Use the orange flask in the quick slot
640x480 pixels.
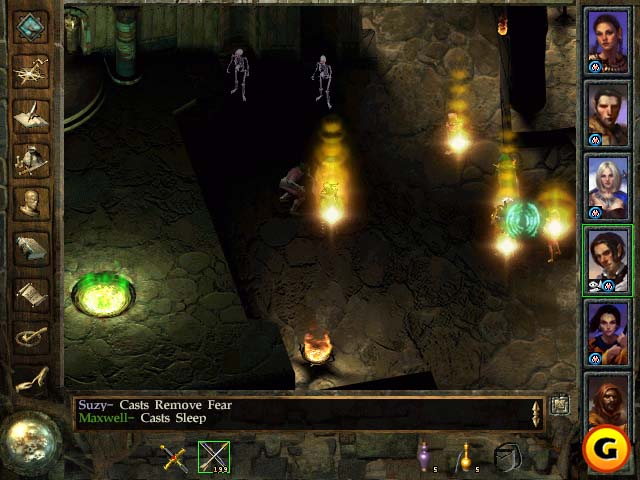tap(464, 456)
